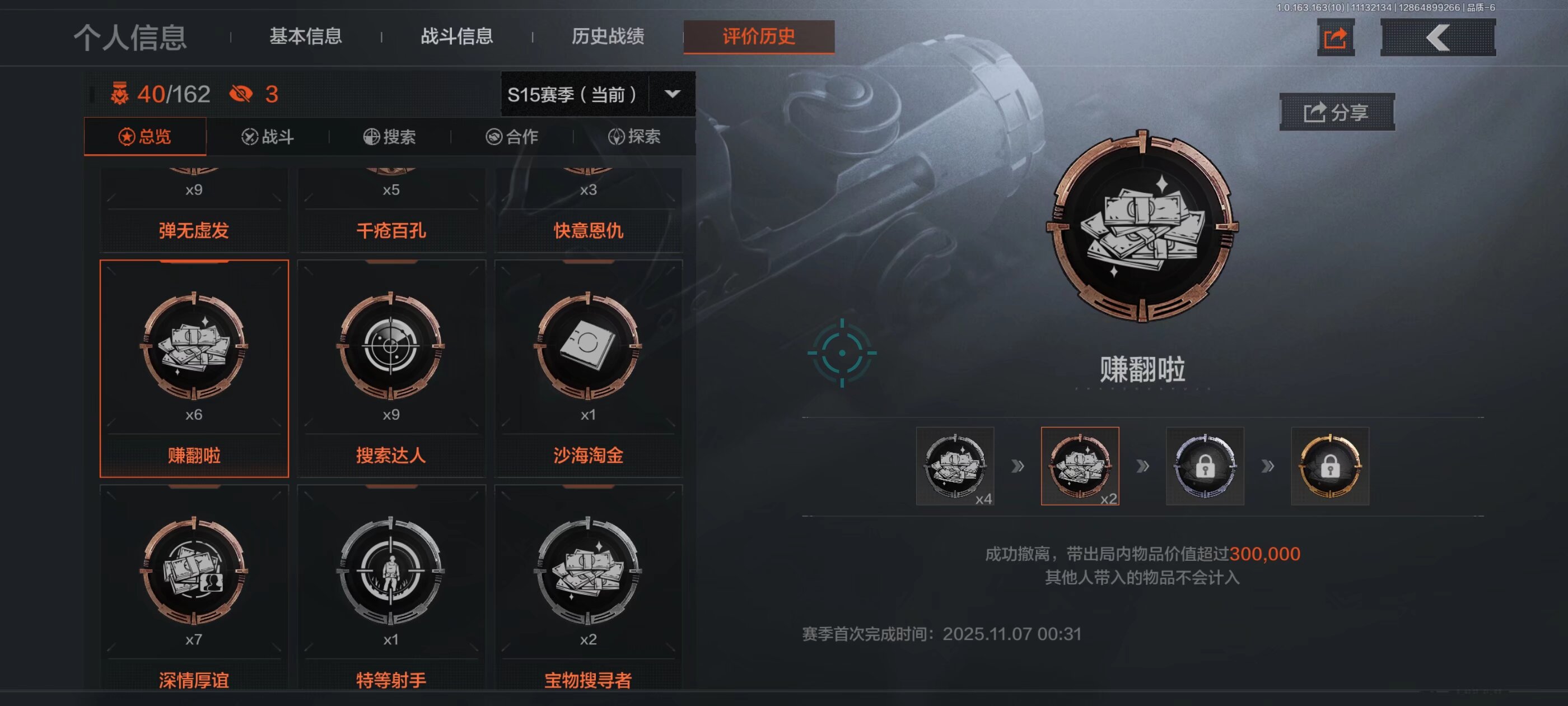Click the share export icon top right
The width and height of the screenshot is (1568, 706).
point(1336,37)
